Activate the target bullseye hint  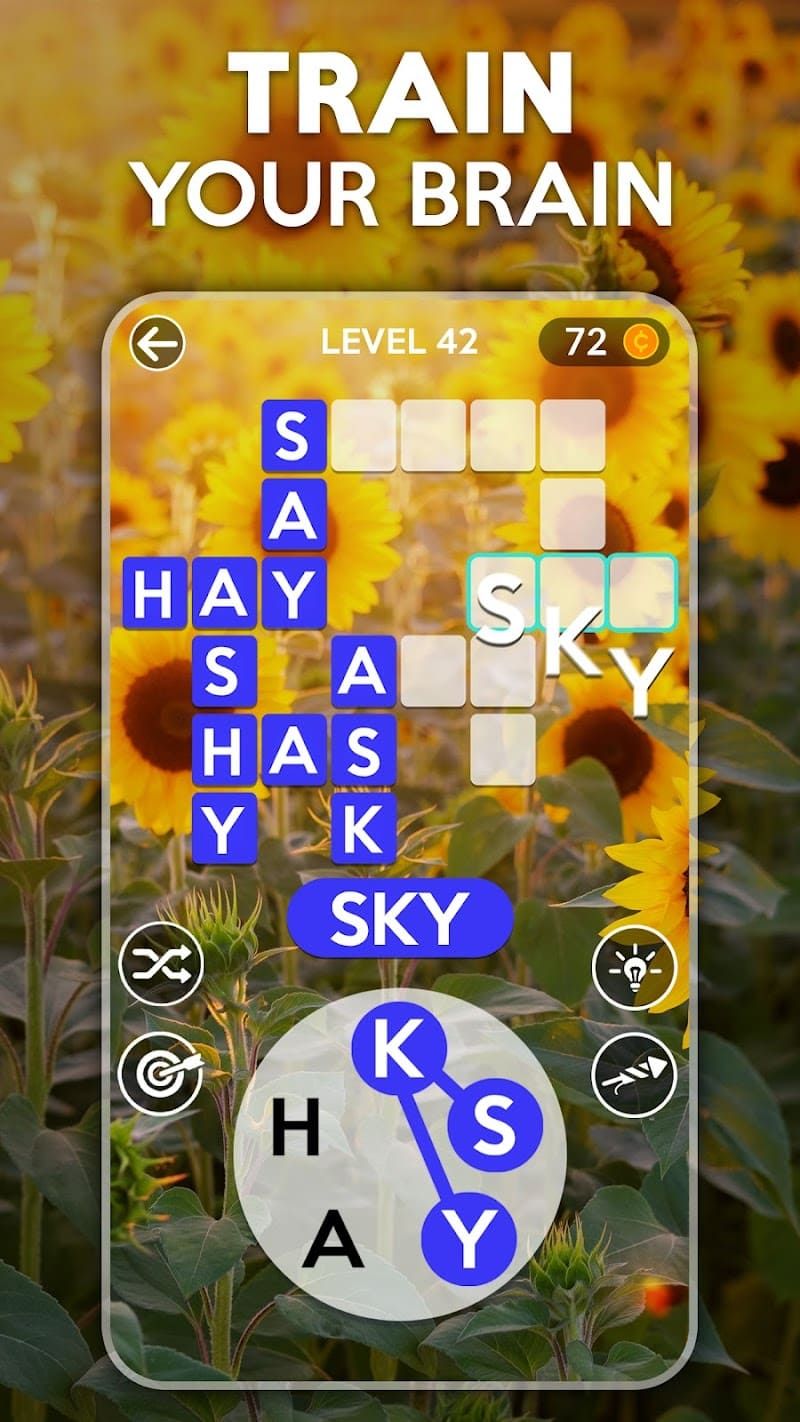coord(160,1074)
